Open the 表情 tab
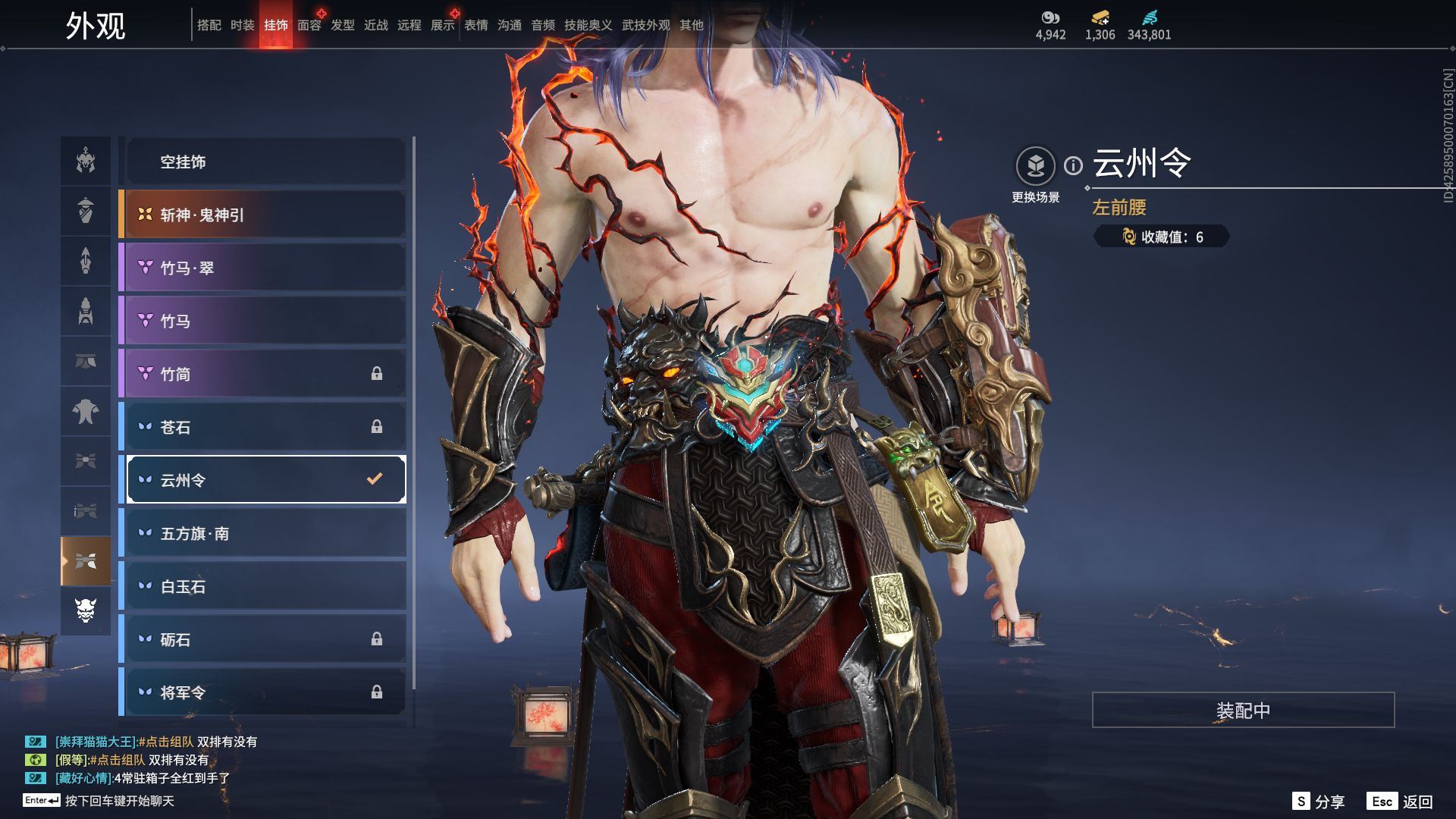Viewport: 1456px width, 819px height. pyautogui.click(x=476, y=25)
